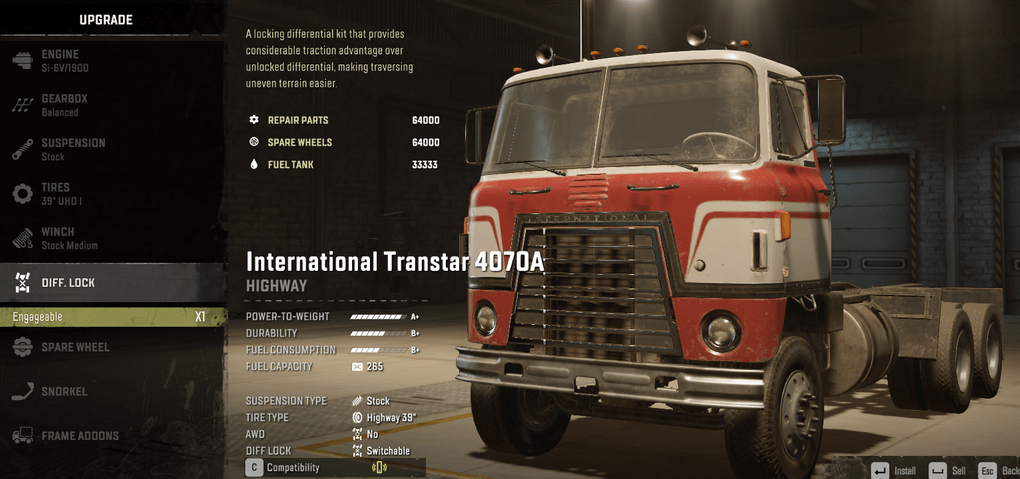Choose the Engageable diff lock option

point(110,317)
